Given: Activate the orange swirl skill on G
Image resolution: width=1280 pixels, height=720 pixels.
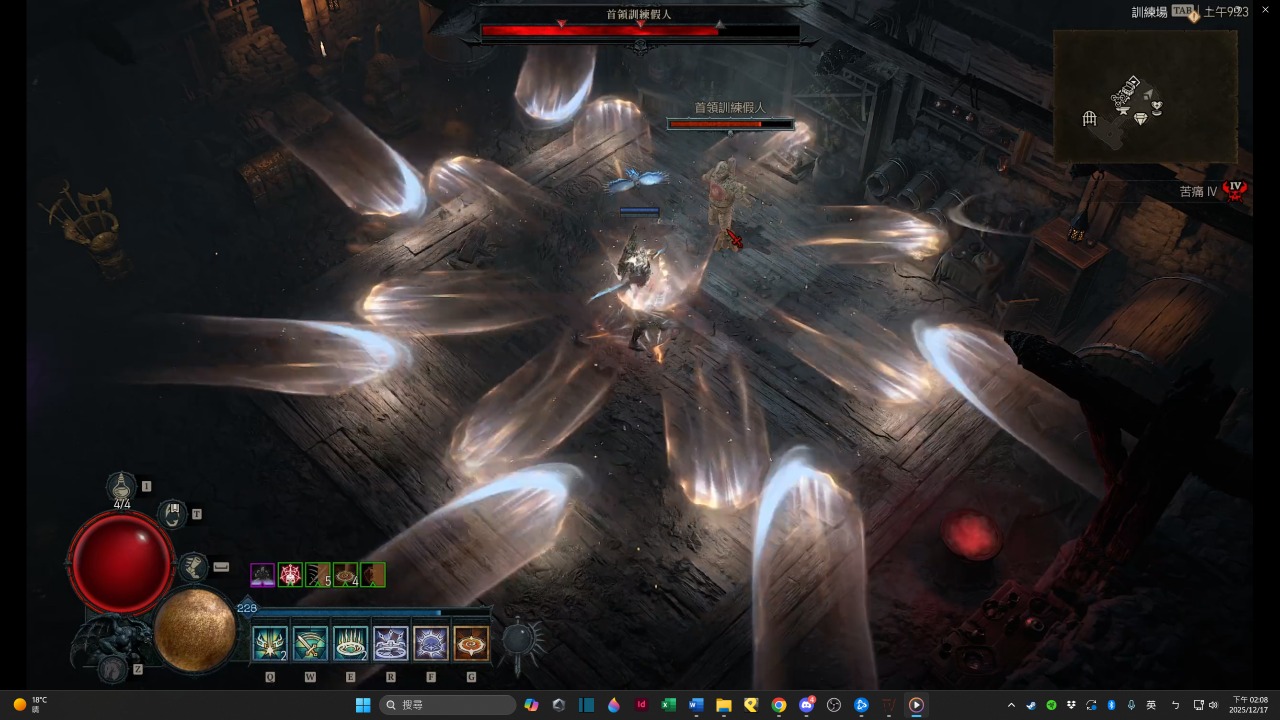Looking at the screenshot, I should 471,643.
